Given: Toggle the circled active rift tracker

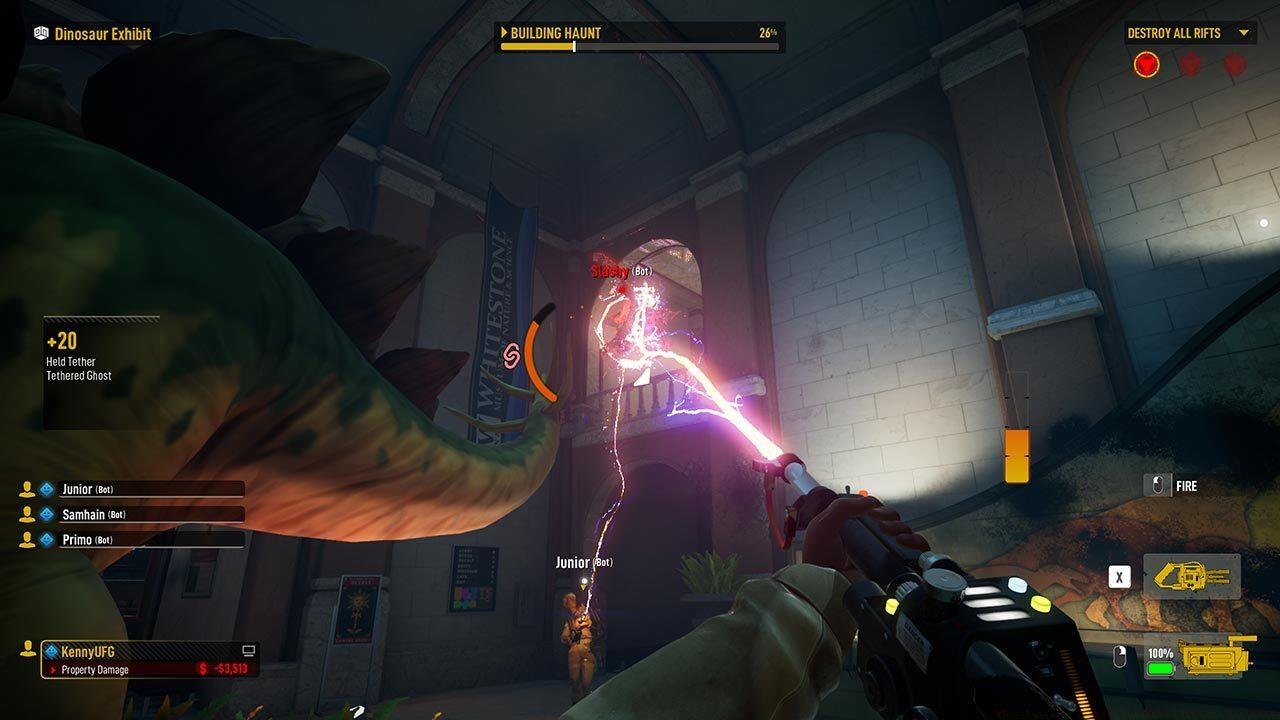Looking at the screenshot, I should 1147,63.
